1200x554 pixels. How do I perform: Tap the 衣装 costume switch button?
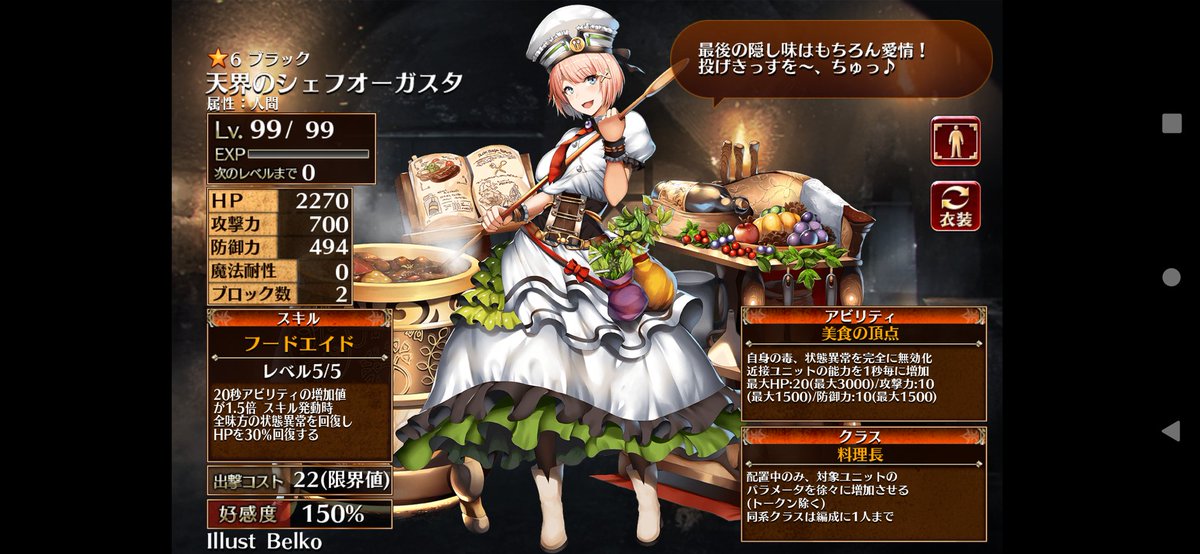(x=955, y=206)
